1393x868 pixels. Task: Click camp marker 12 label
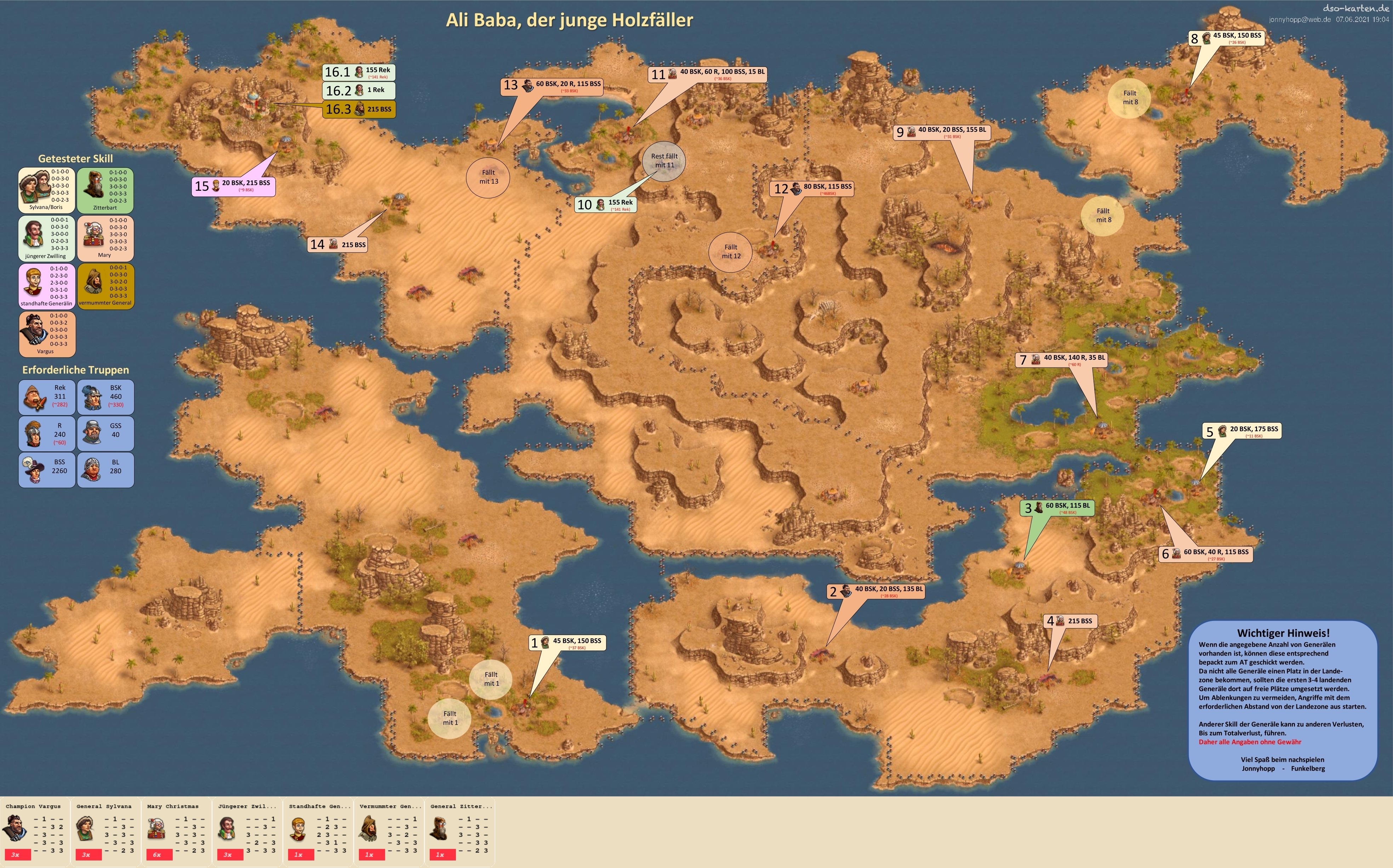811,189
